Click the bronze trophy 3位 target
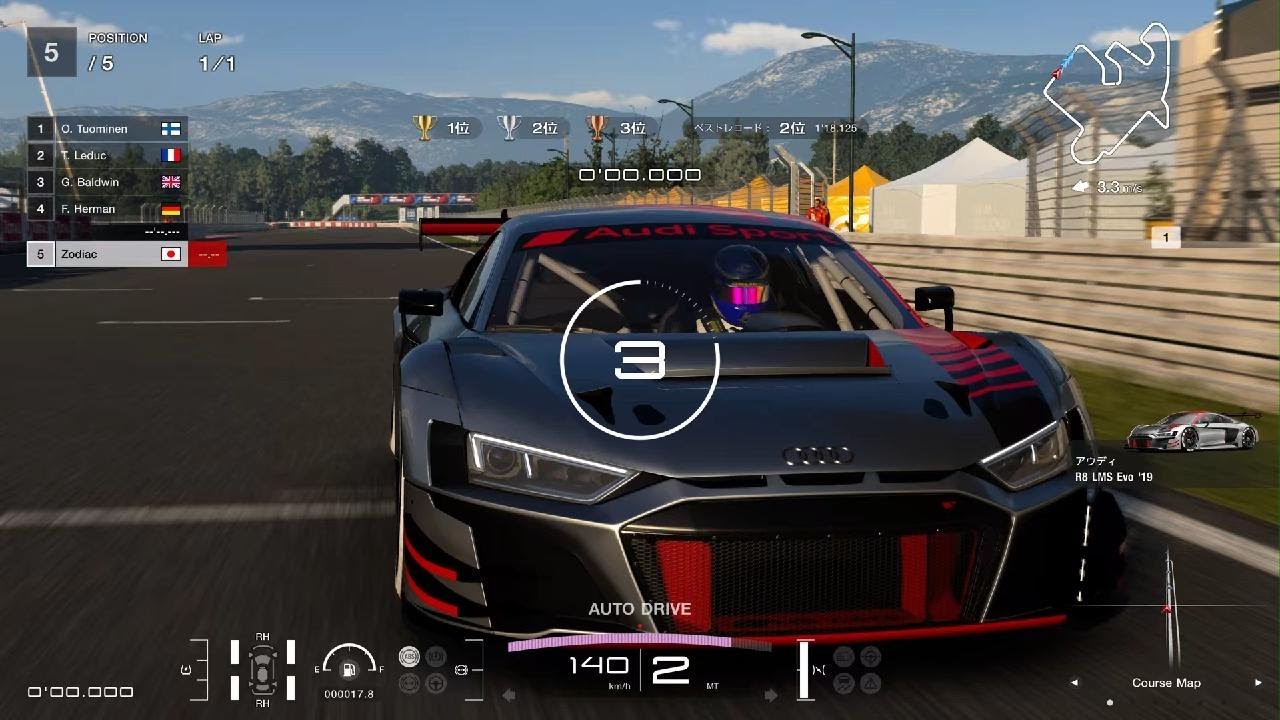This screenshot has height=720, width=1280. coord(616,128)
